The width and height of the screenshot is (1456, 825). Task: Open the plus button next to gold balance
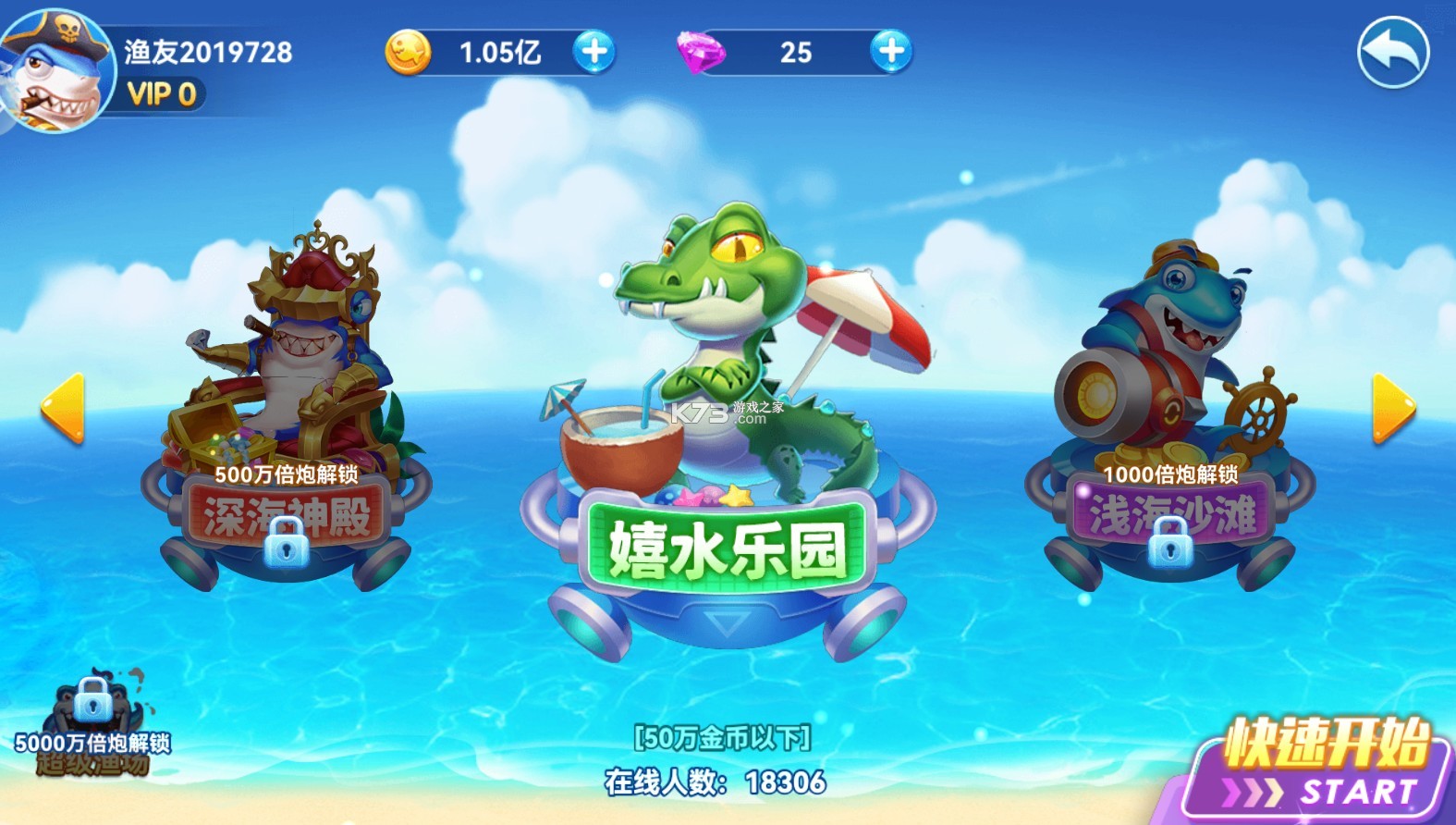pyautogui.click(x=593, y=53)
